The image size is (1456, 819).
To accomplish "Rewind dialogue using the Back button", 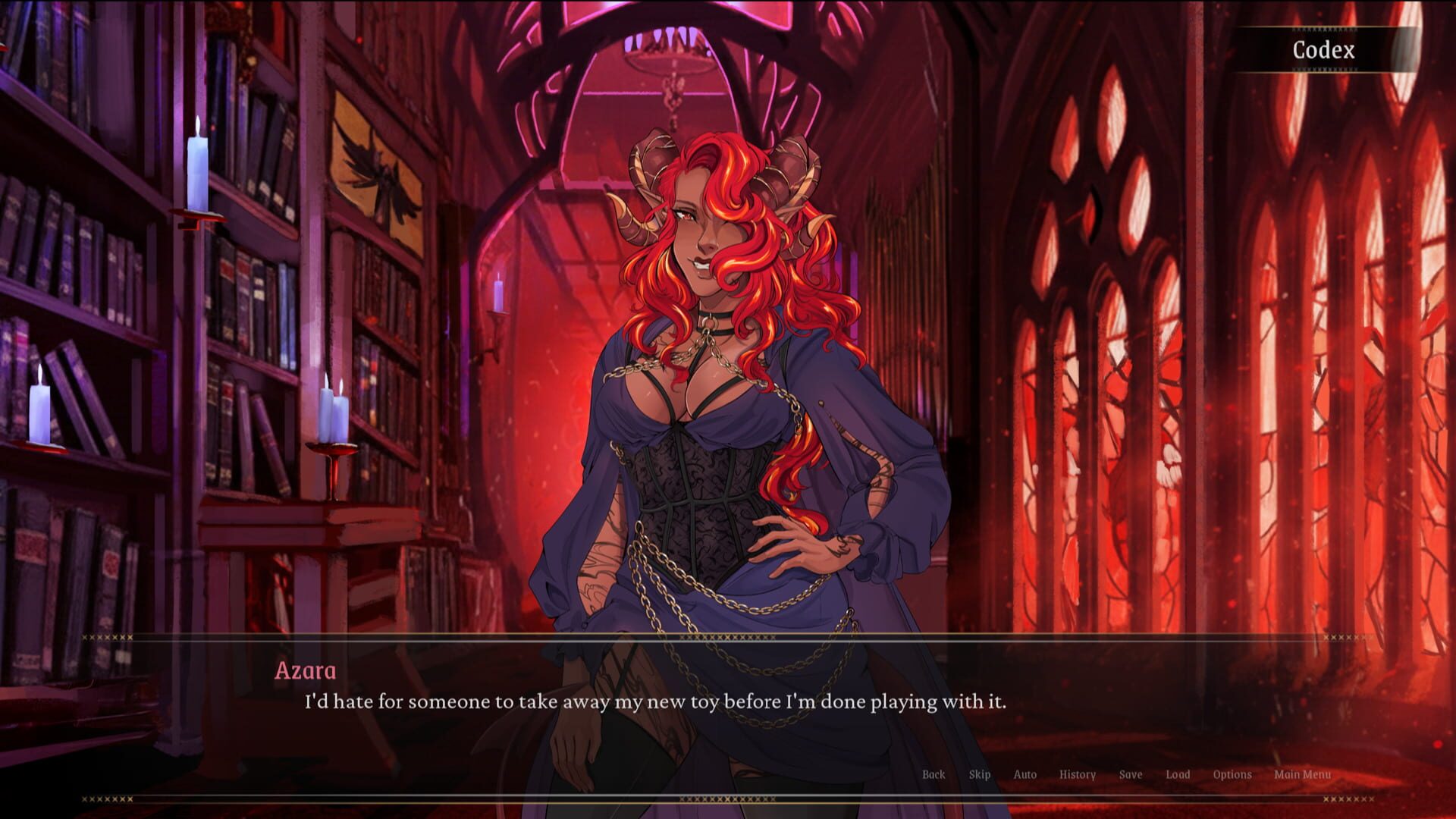I will coord(933,775).
